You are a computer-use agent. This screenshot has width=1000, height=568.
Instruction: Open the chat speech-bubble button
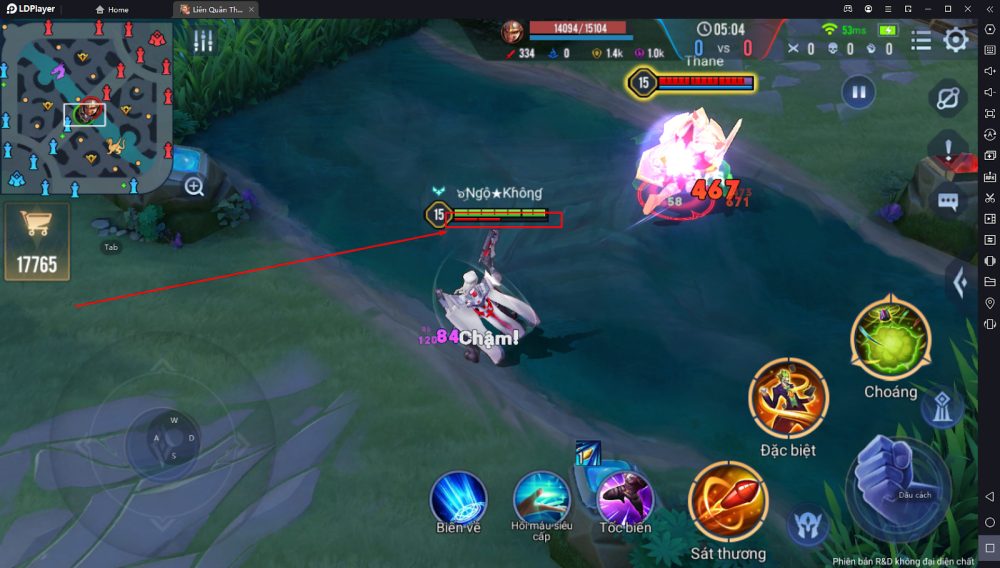(948, 201)
